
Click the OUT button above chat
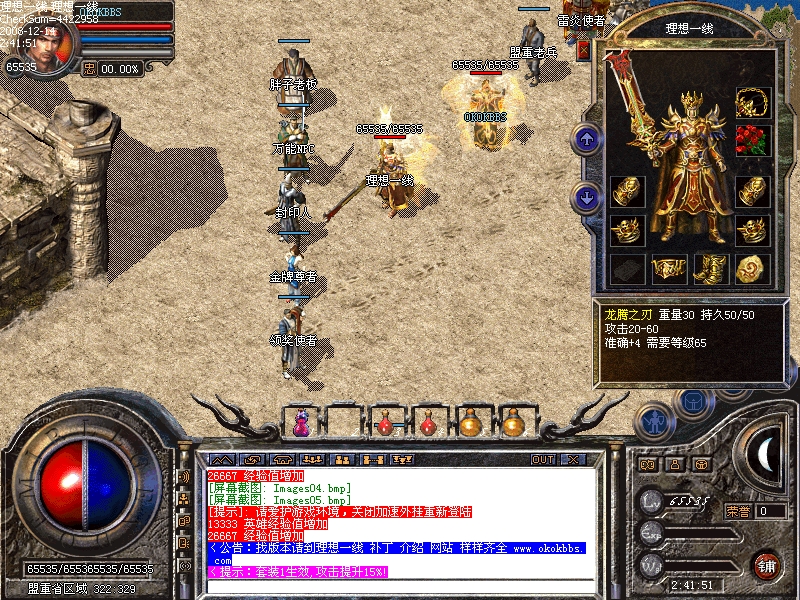(543, 460)
